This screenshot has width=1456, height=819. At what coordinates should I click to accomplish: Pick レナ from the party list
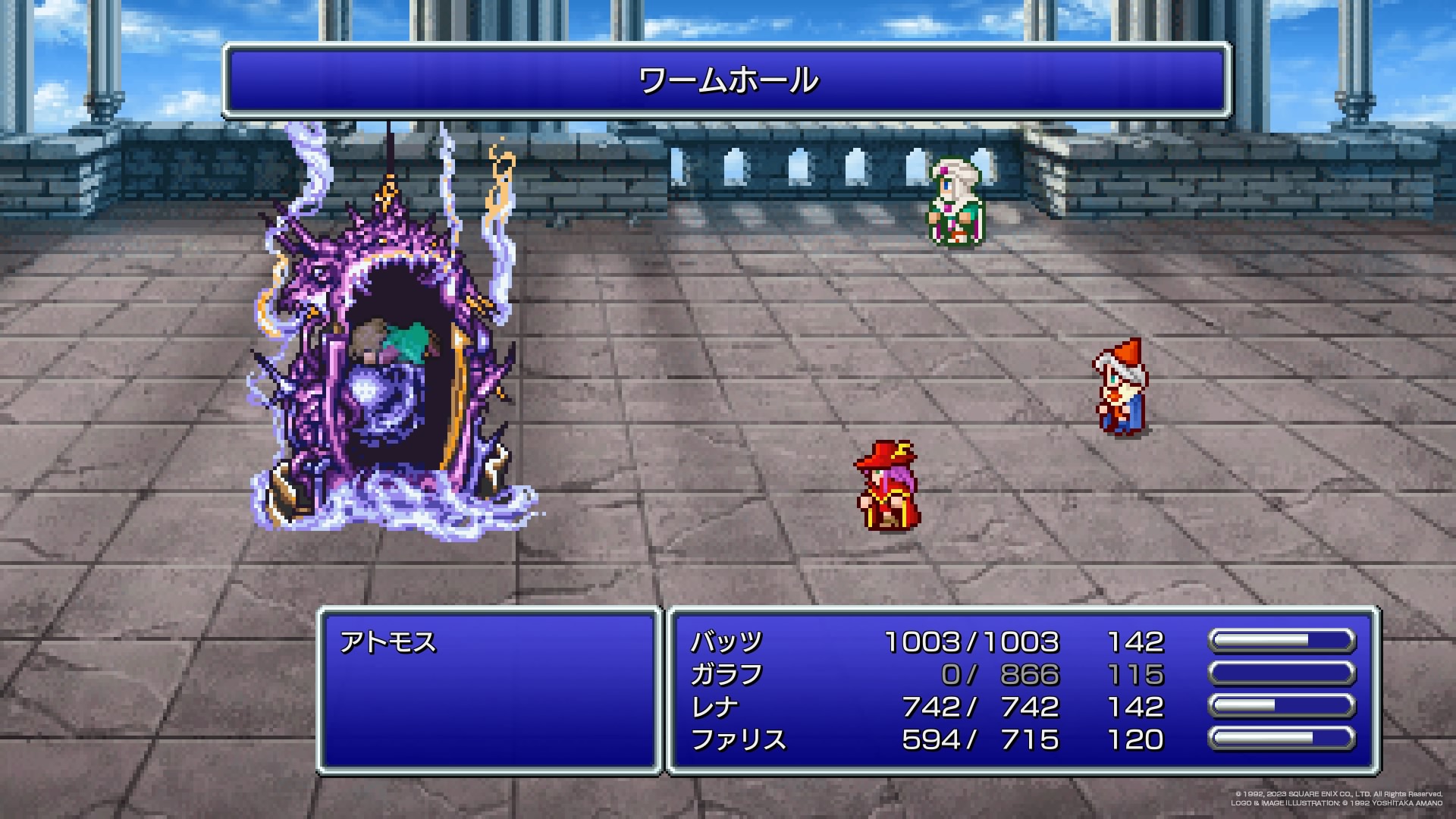click(714, 708)
